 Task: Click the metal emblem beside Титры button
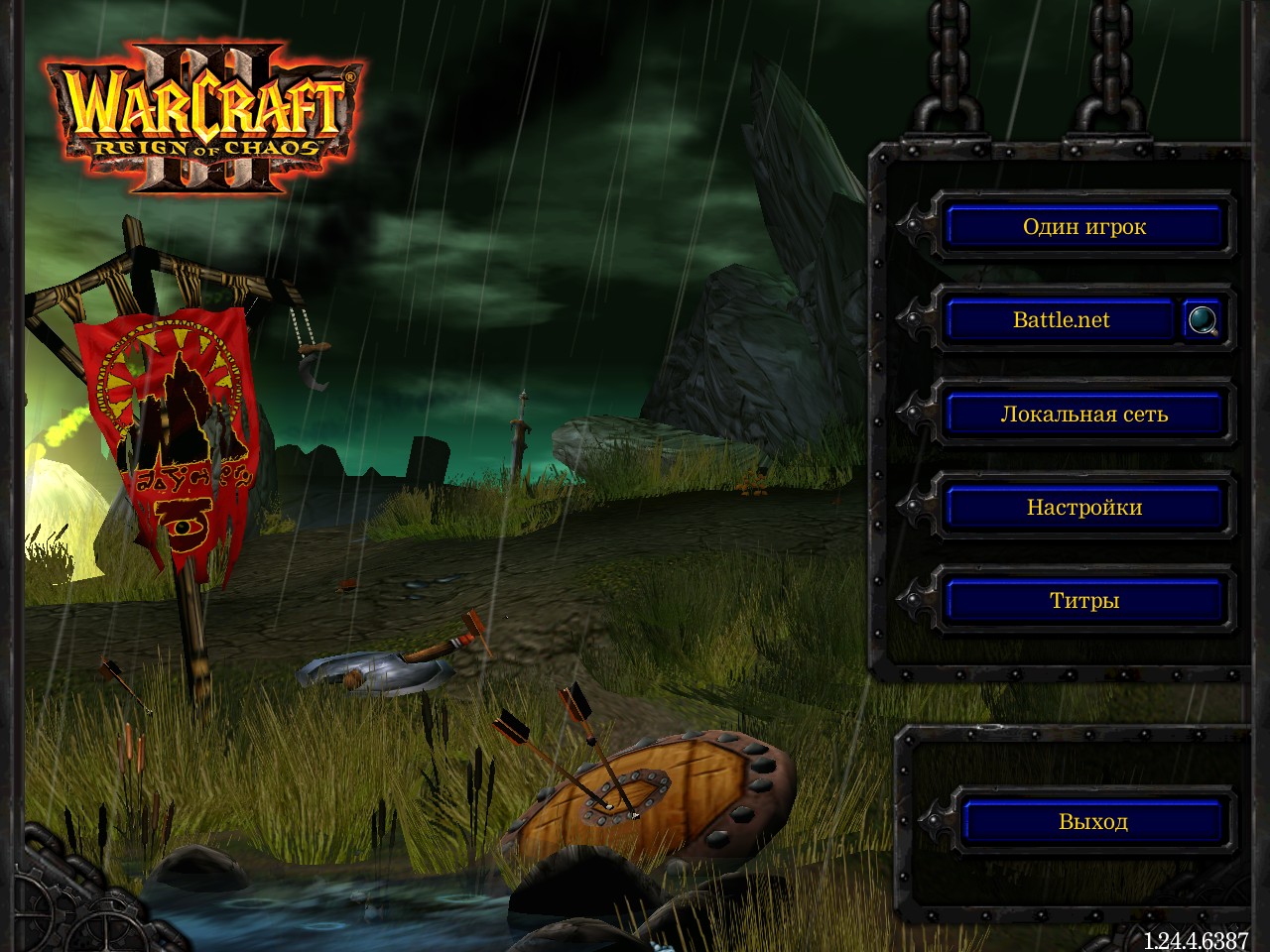[912, 600]
